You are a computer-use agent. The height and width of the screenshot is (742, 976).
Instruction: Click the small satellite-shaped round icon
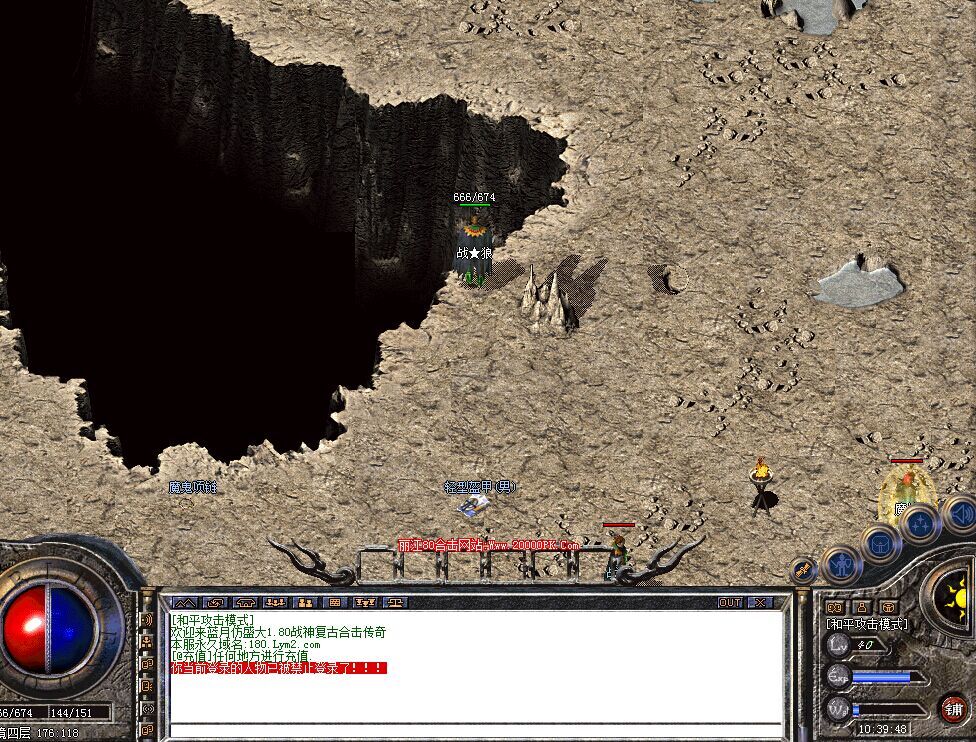coord(803,570)
